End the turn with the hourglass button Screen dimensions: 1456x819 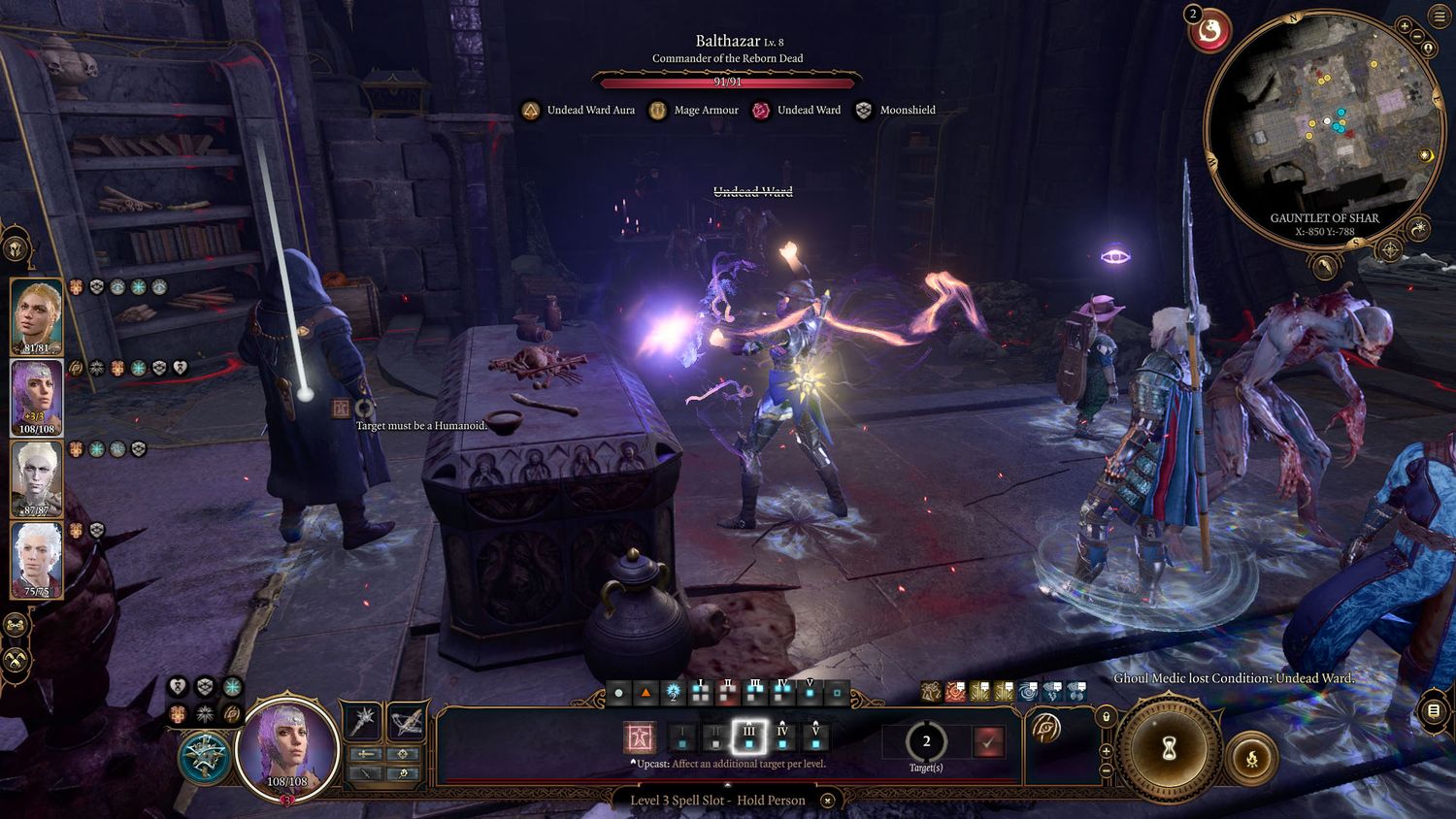tap(1169, 749)
